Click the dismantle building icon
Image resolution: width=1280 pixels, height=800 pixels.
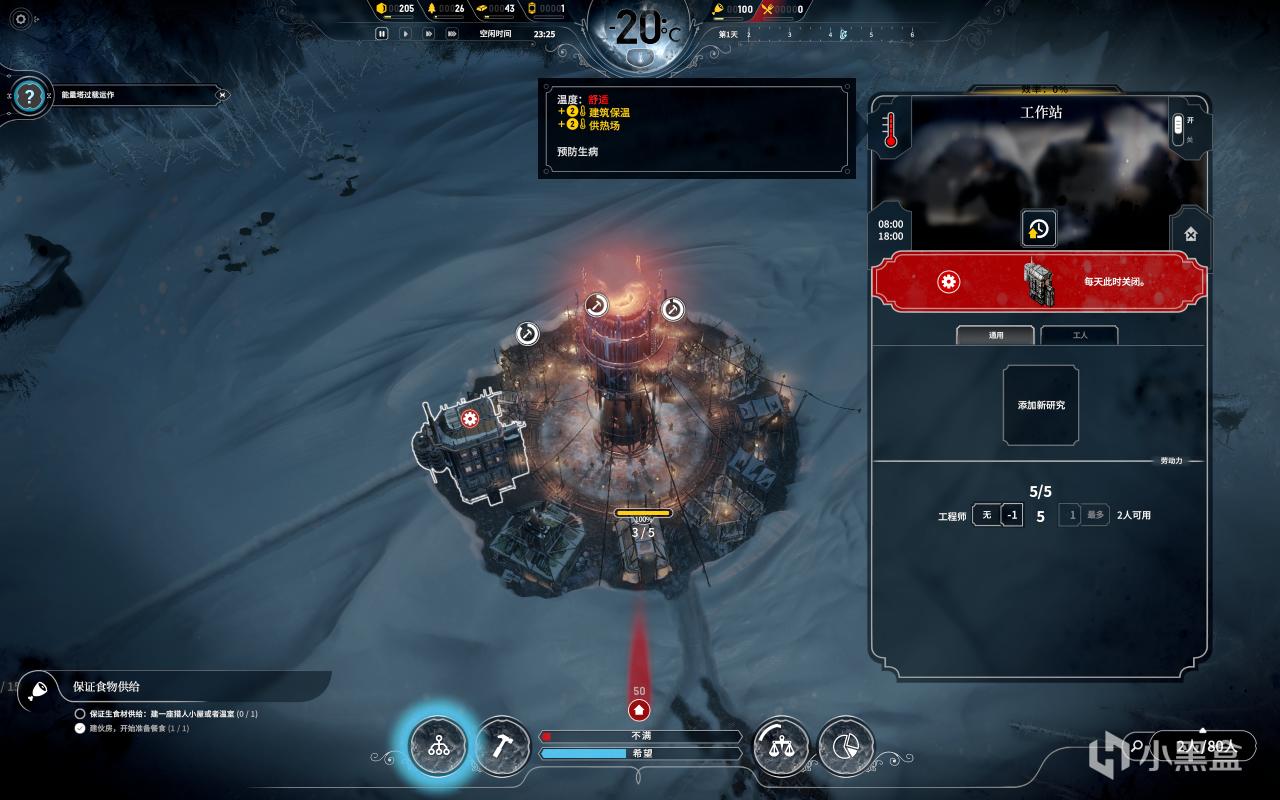point(1190,235)
